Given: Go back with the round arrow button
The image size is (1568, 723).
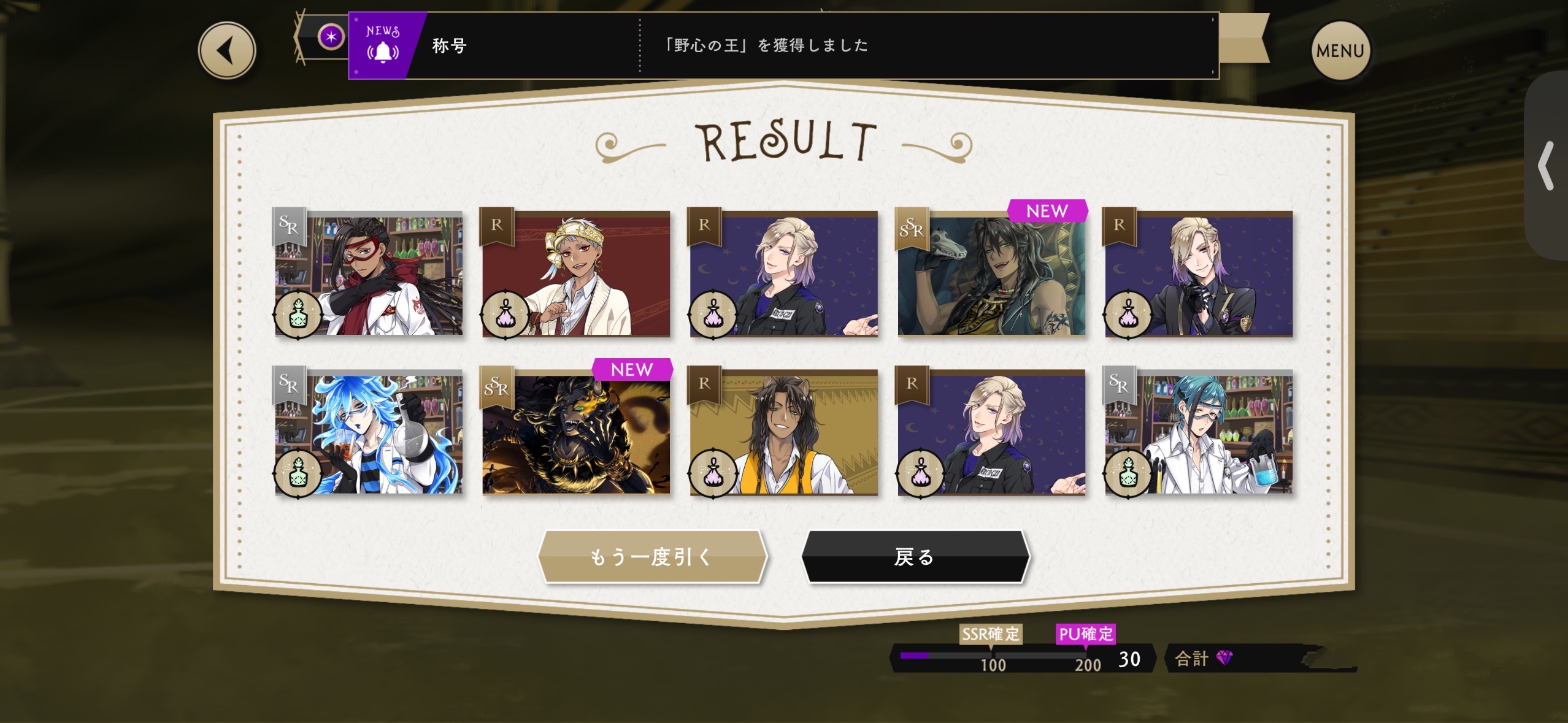Looking at the screenshot, I should coord(226,51).
